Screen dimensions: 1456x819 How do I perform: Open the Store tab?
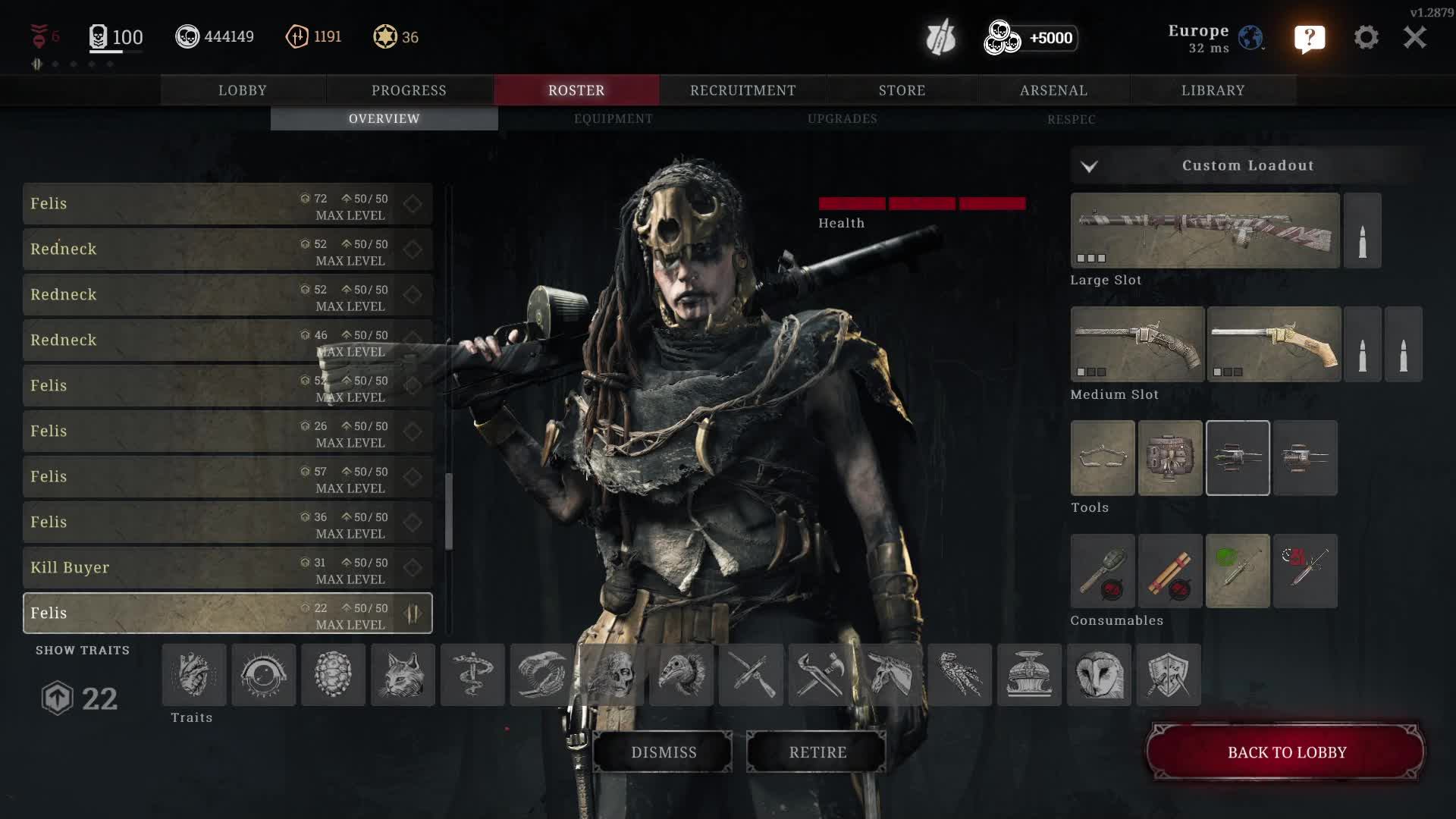pos(902,90)
